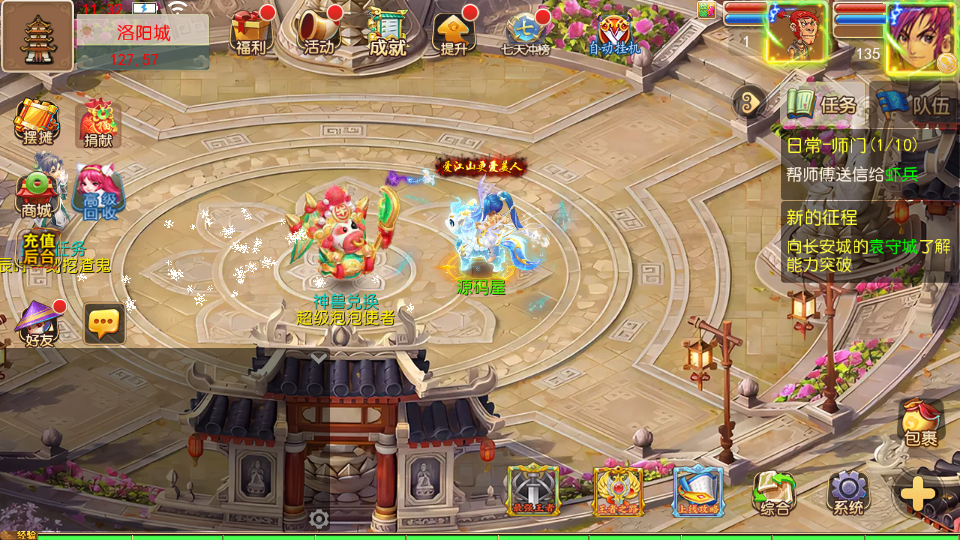Switch to the 任务 quest tab
This screenshot has height=540, width=960.
tap(823, 103)
